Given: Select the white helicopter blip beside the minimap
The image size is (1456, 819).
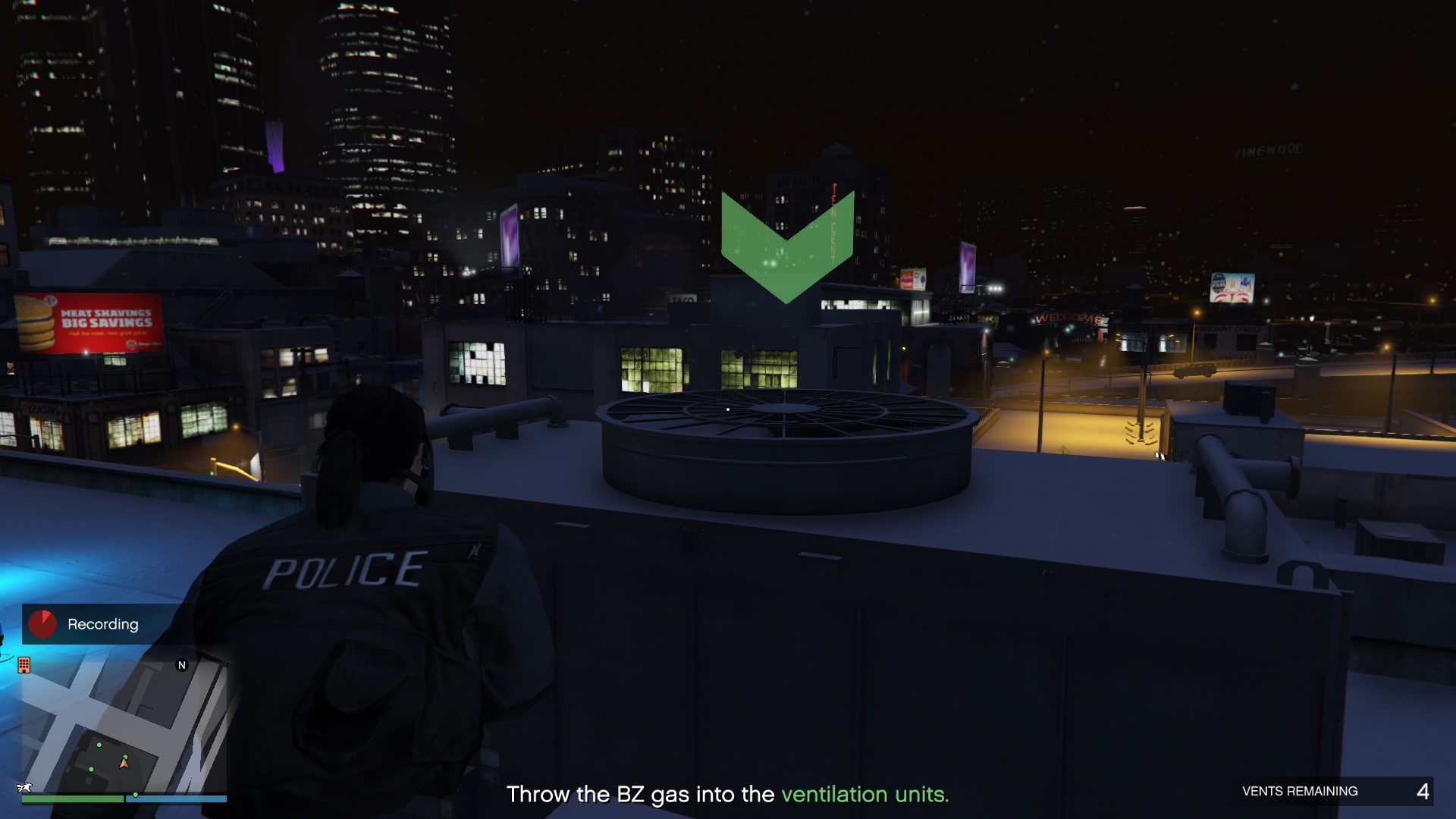Looking at the screenshot, I should (x=25, y=788).
